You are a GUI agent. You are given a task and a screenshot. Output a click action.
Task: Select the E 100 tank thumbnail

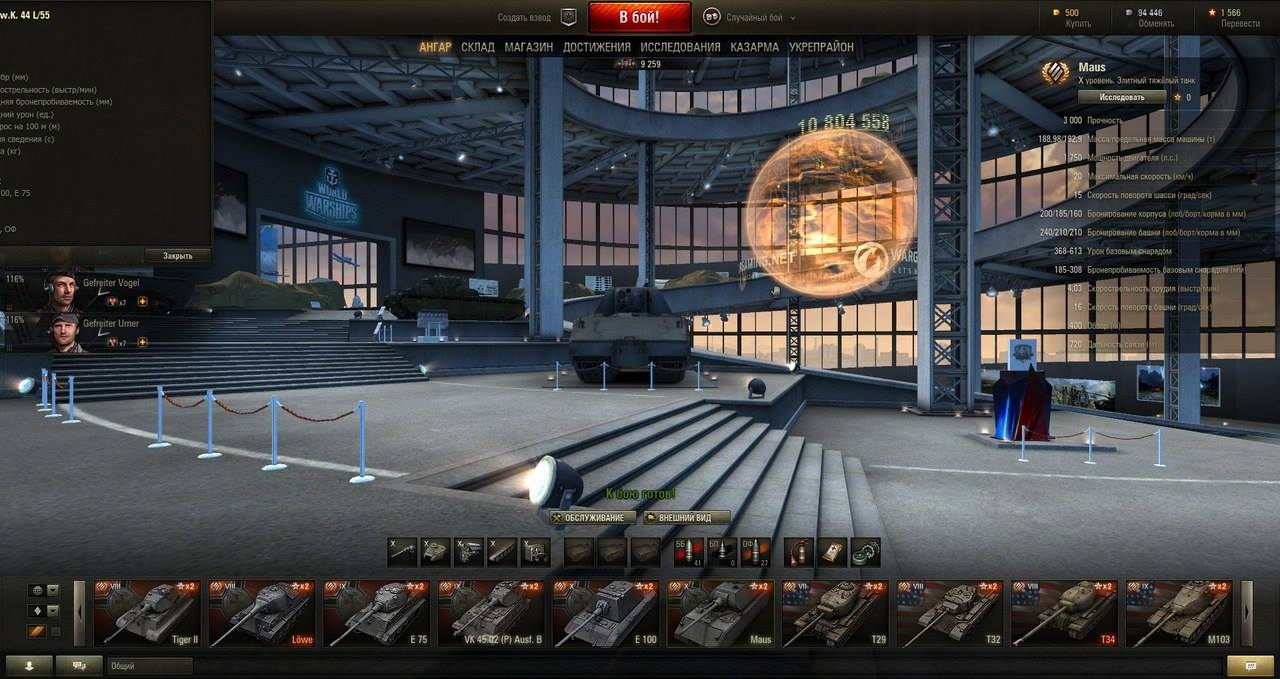pos(605,613)
